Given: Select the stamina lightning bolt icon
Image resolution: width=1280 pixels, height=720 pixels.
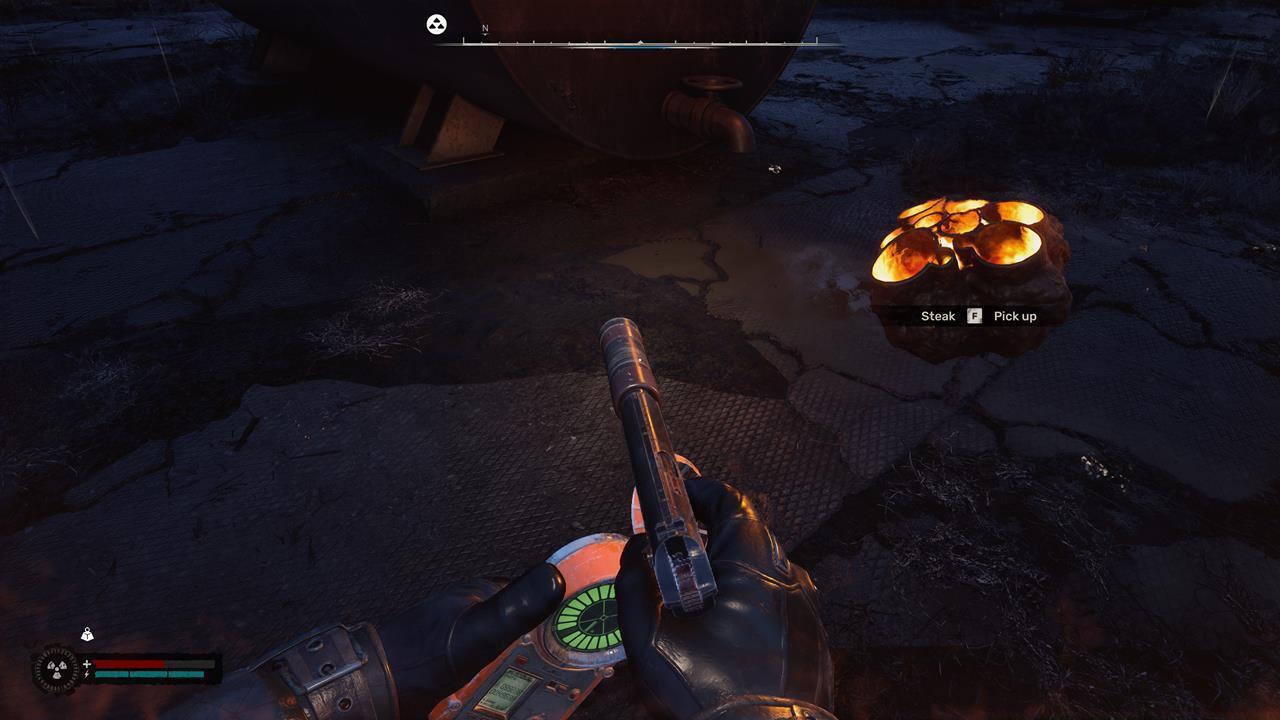Looking at the screenshot, I should click(87, 674).
